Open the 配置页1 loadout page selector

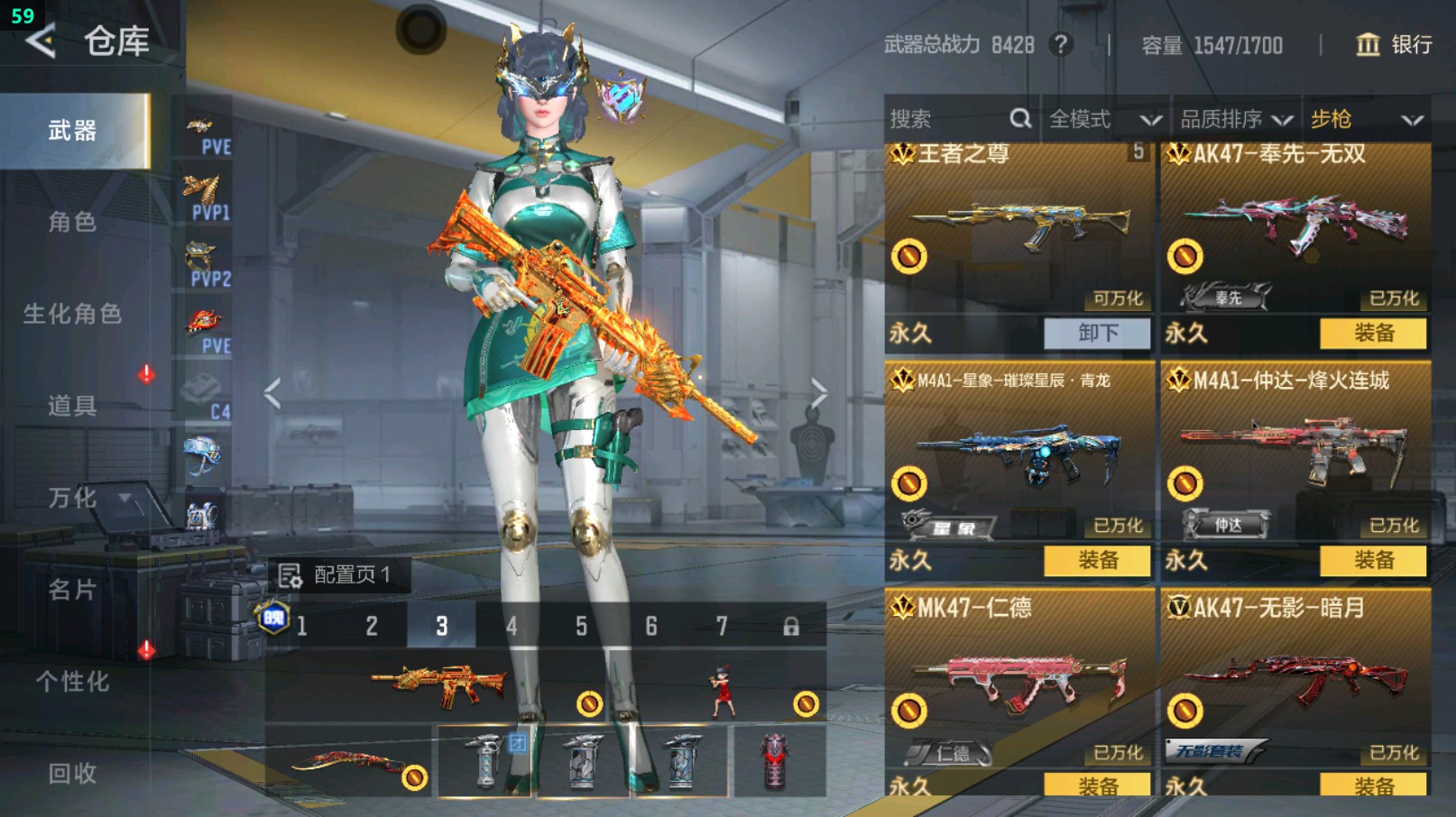pos(339,574)
